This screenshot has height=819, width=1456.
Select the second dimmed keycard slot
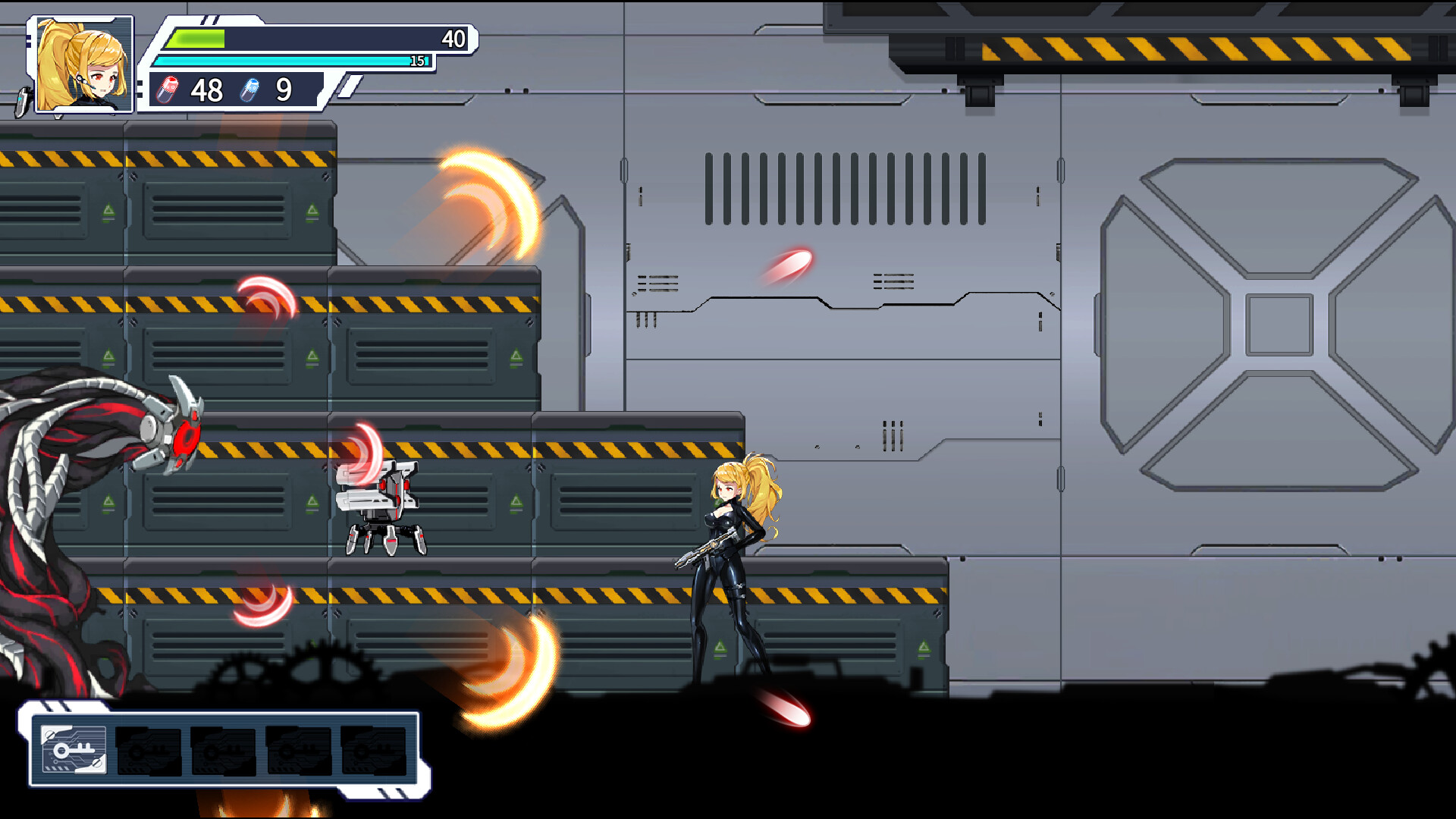(149, 751)
